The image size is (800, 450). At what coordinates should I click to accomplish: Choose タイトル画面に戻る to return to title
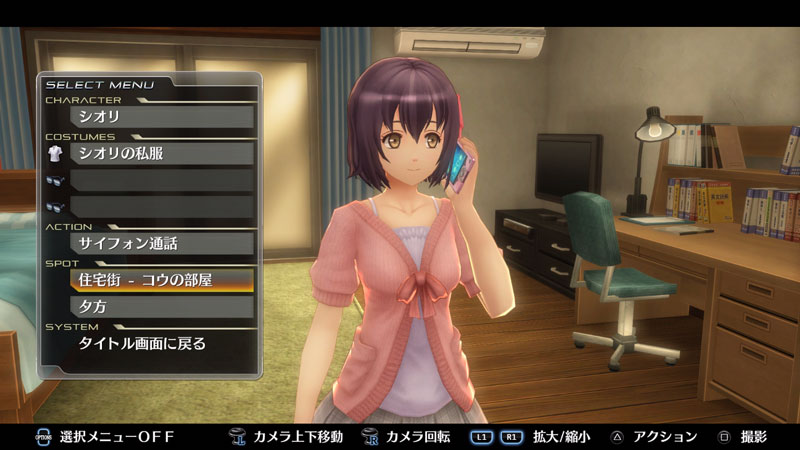pos(160,343)
